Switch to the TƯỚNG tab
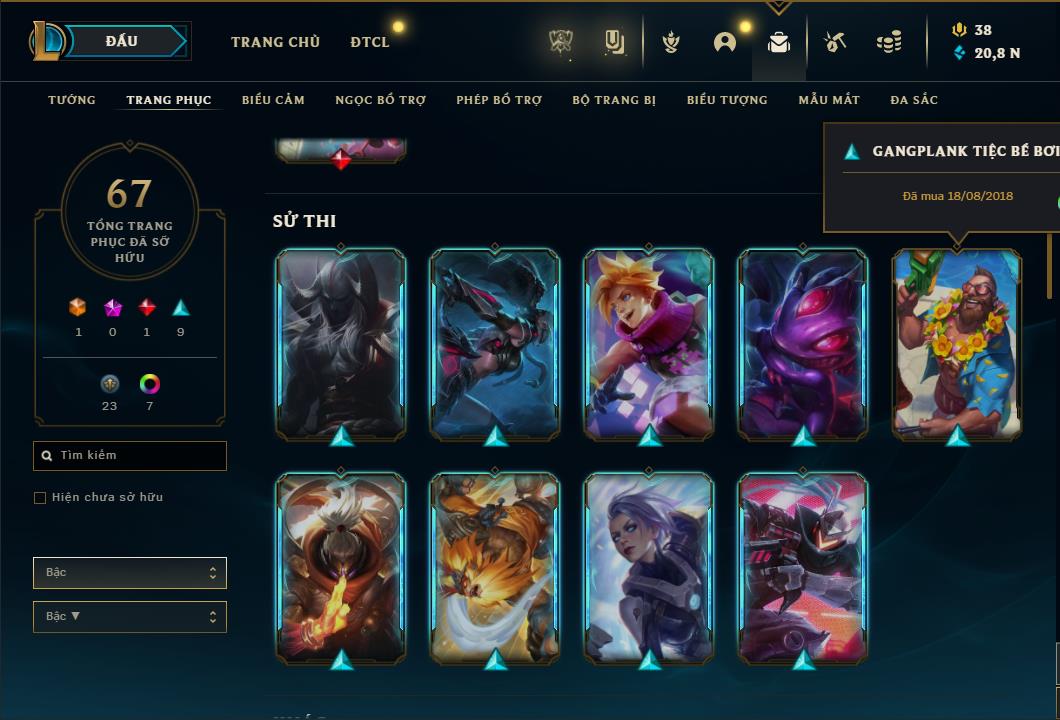The image size is (1060, 720). (x=72, y=100)
